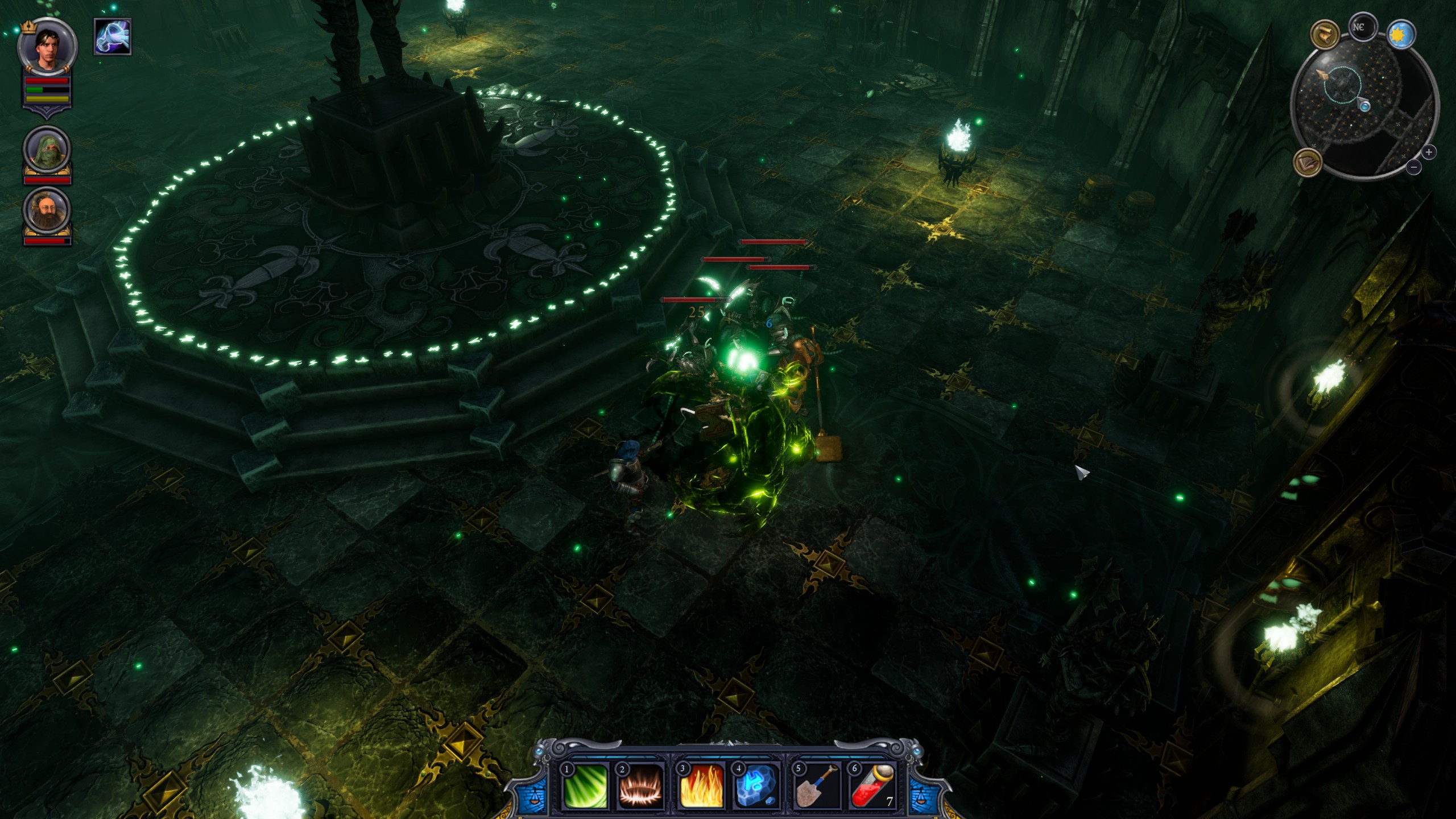Cast the fire wall skill in slot 3

[x=702, y=786]
